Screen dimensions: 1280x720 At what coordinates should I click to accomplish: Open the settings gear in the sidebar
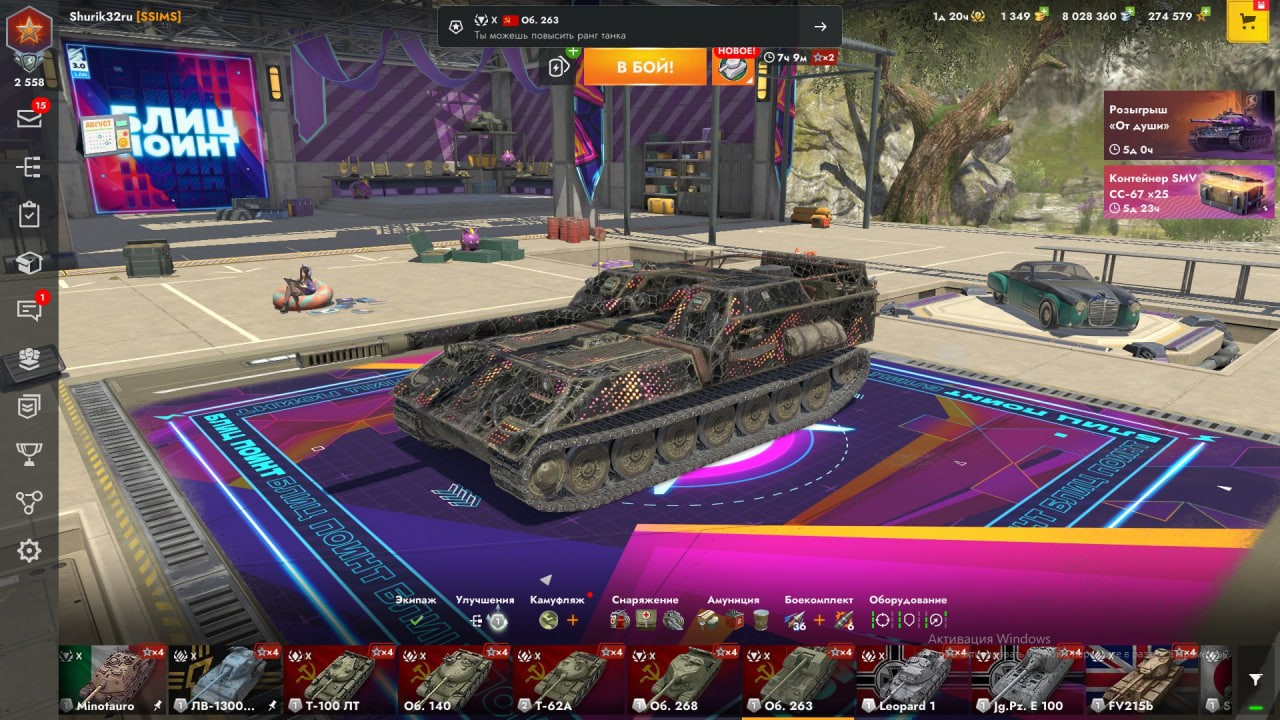(29, 550)
